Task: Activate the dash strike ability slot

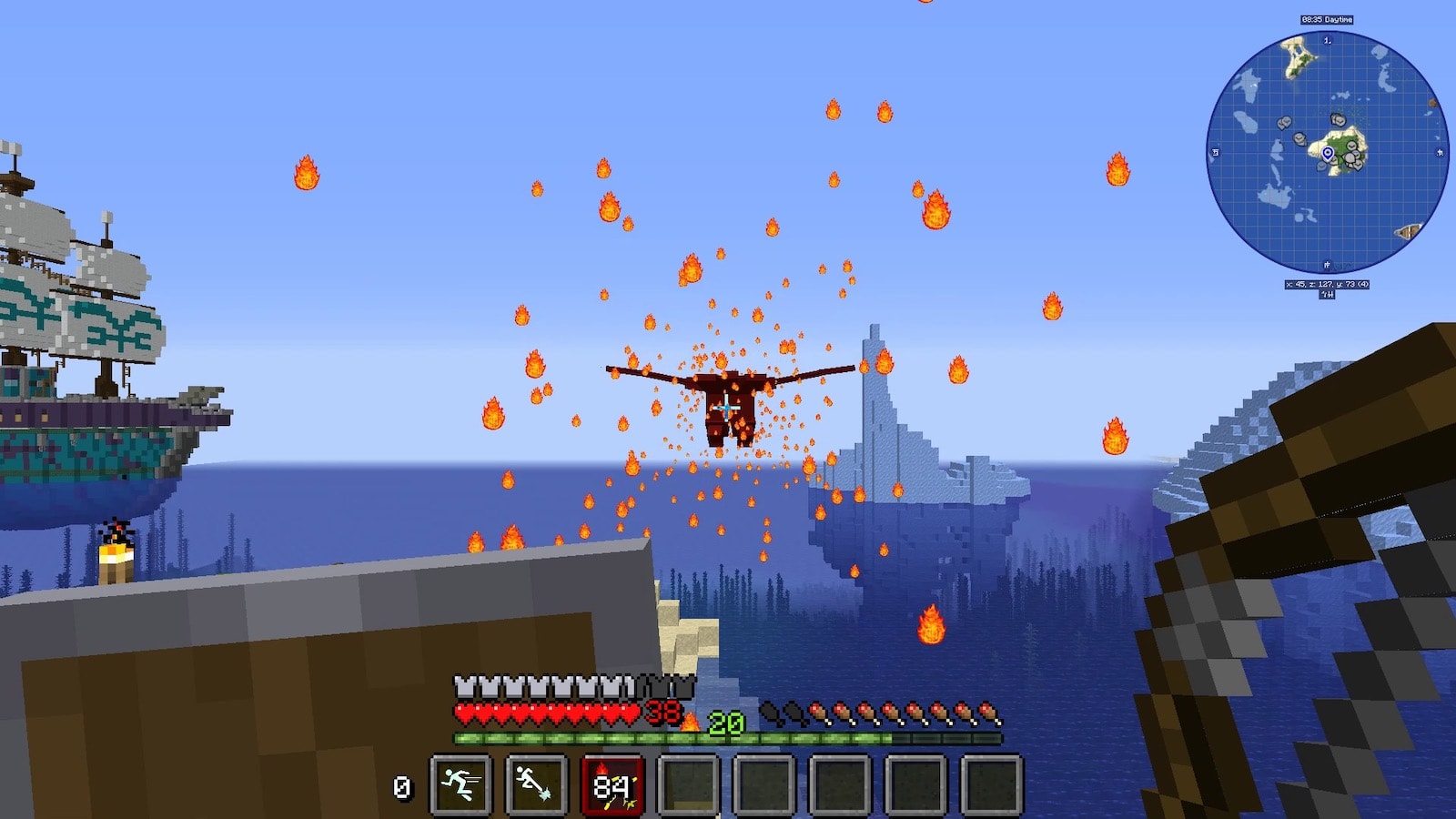Action: coord(536,784)
